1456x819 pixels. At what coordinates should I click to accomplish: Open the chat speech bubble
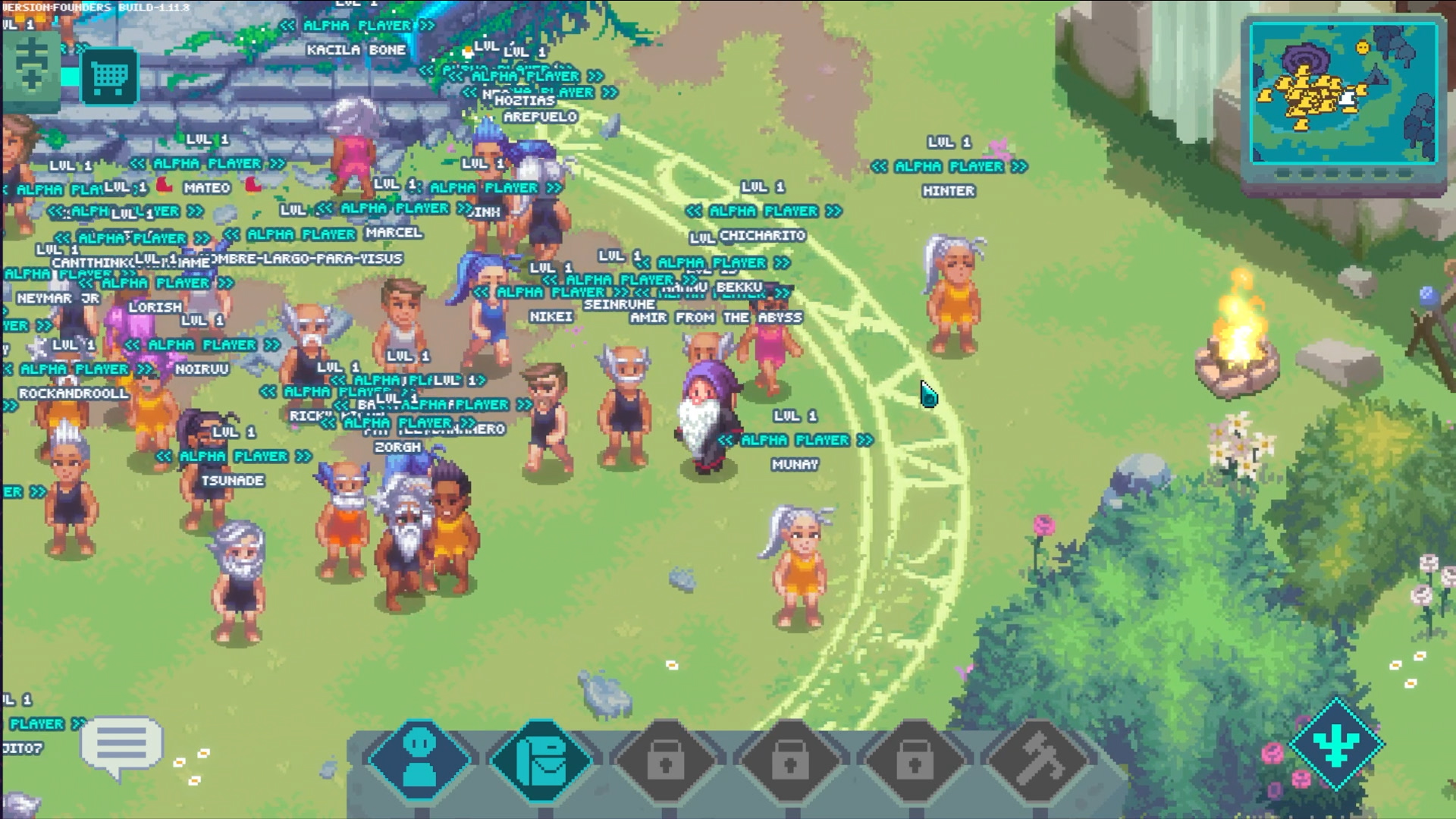[x=121, y=746]
